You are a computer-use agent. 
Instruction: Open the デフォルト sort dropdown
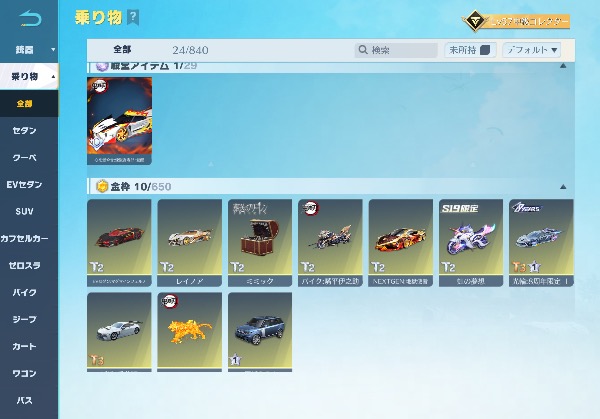[531, 49]
